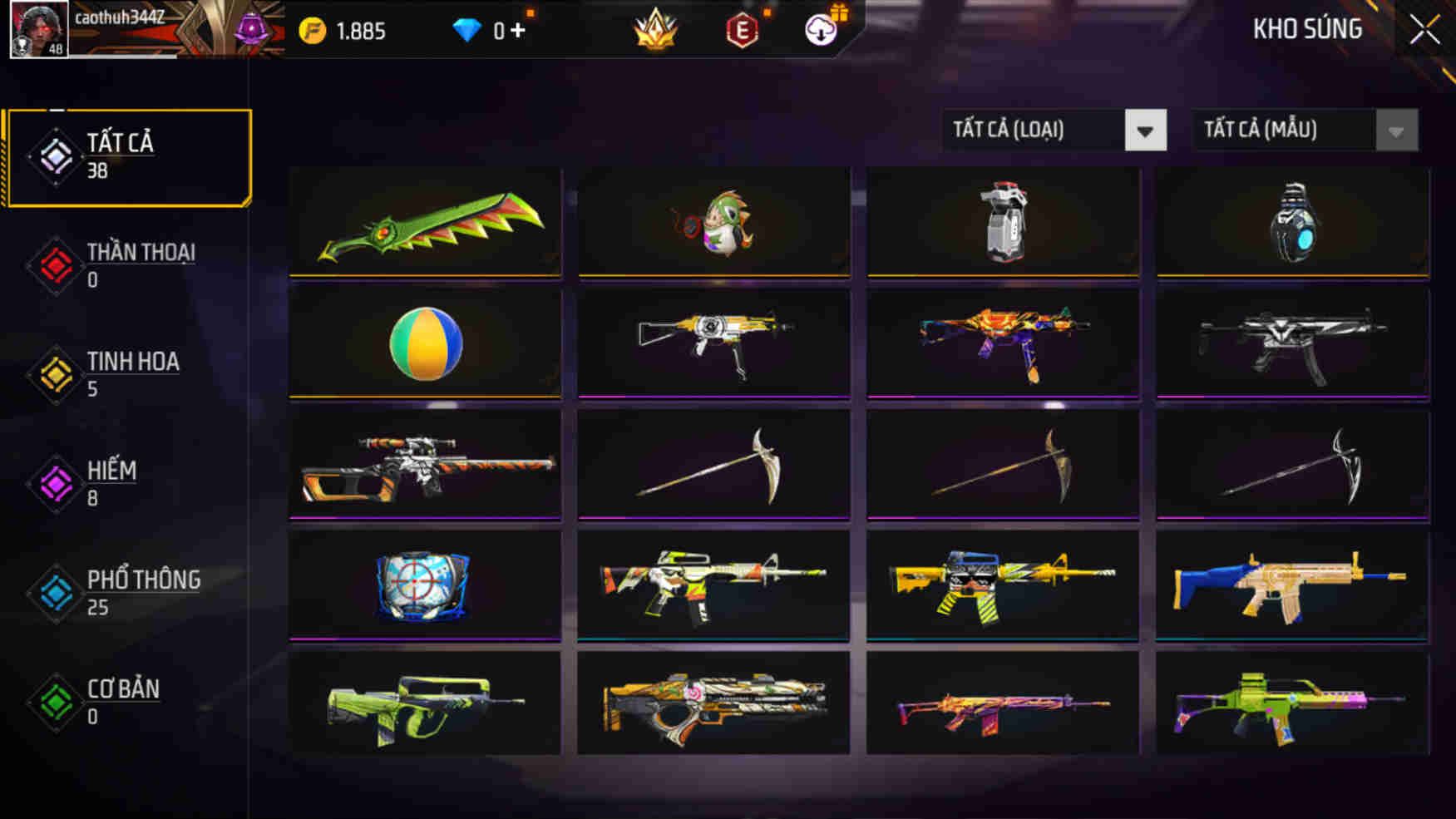The image size is (1456, 819).
Task: Select the green serrated machete skin
Action: pyautogui.click(x=426, y=222)
